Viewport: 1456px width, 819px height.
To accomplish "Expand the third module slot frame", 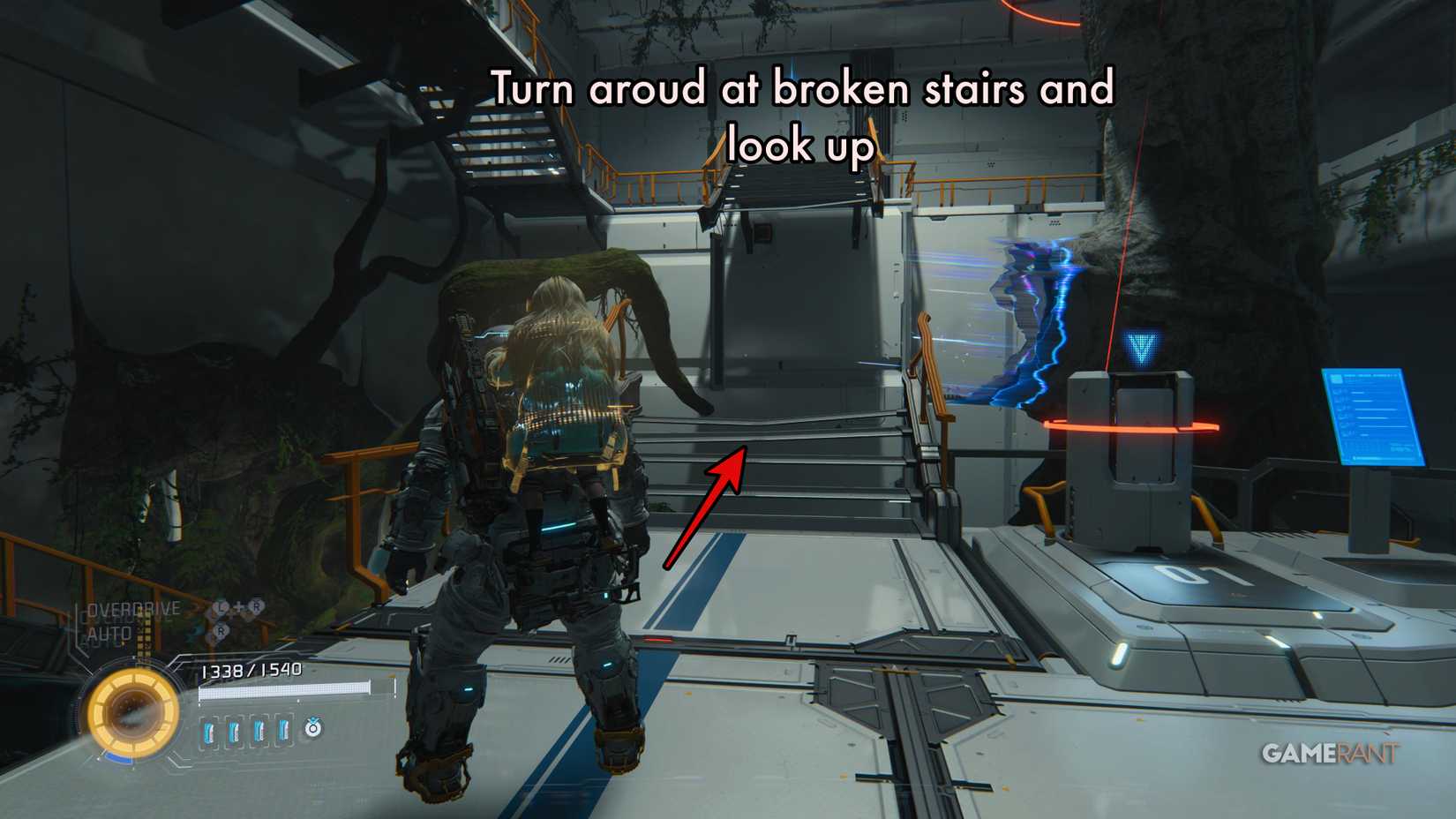I will [259, 731].
